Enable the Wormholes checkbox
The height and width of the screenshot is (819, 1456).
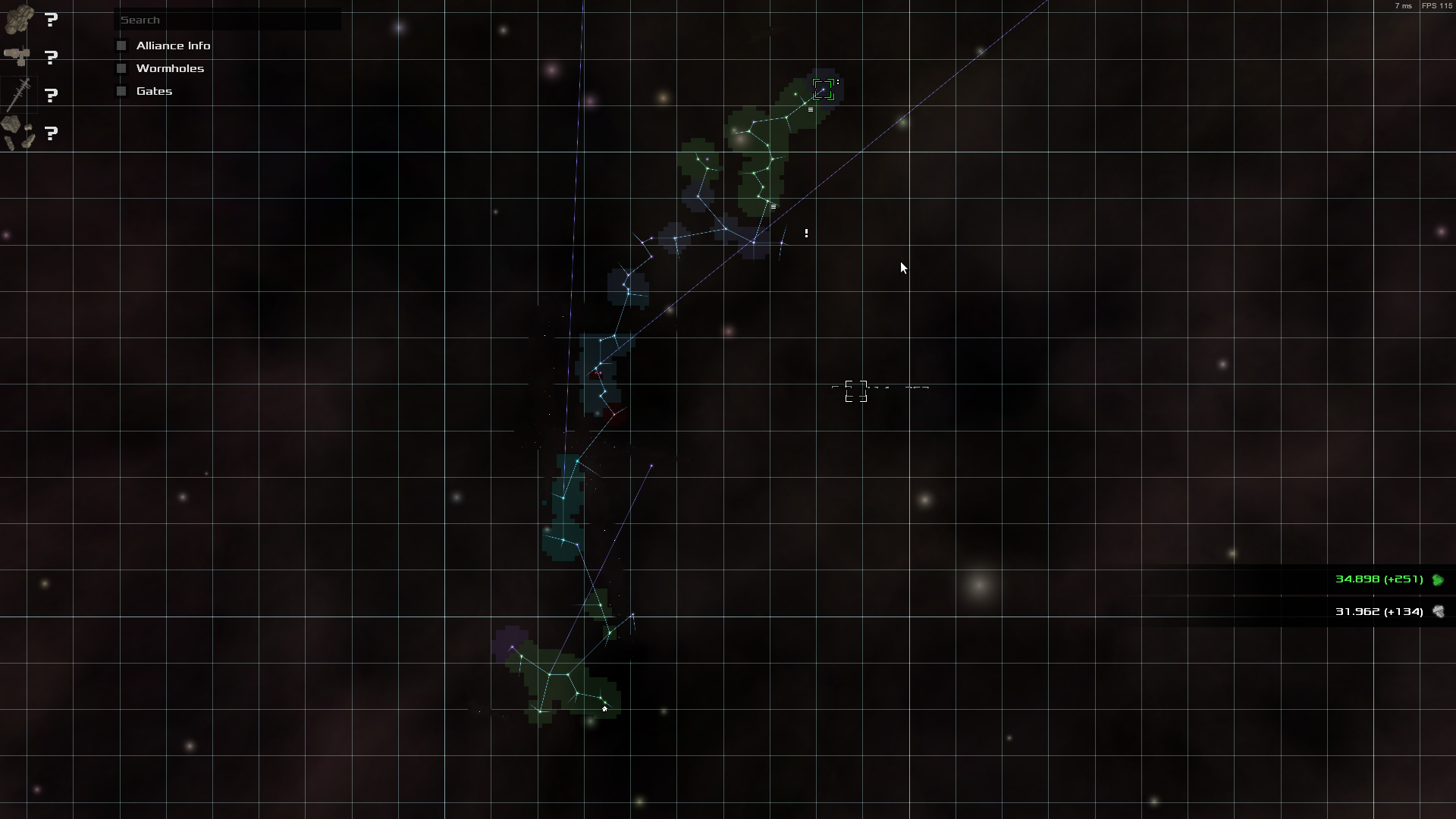pyautogui.click(x=121, y=68)
